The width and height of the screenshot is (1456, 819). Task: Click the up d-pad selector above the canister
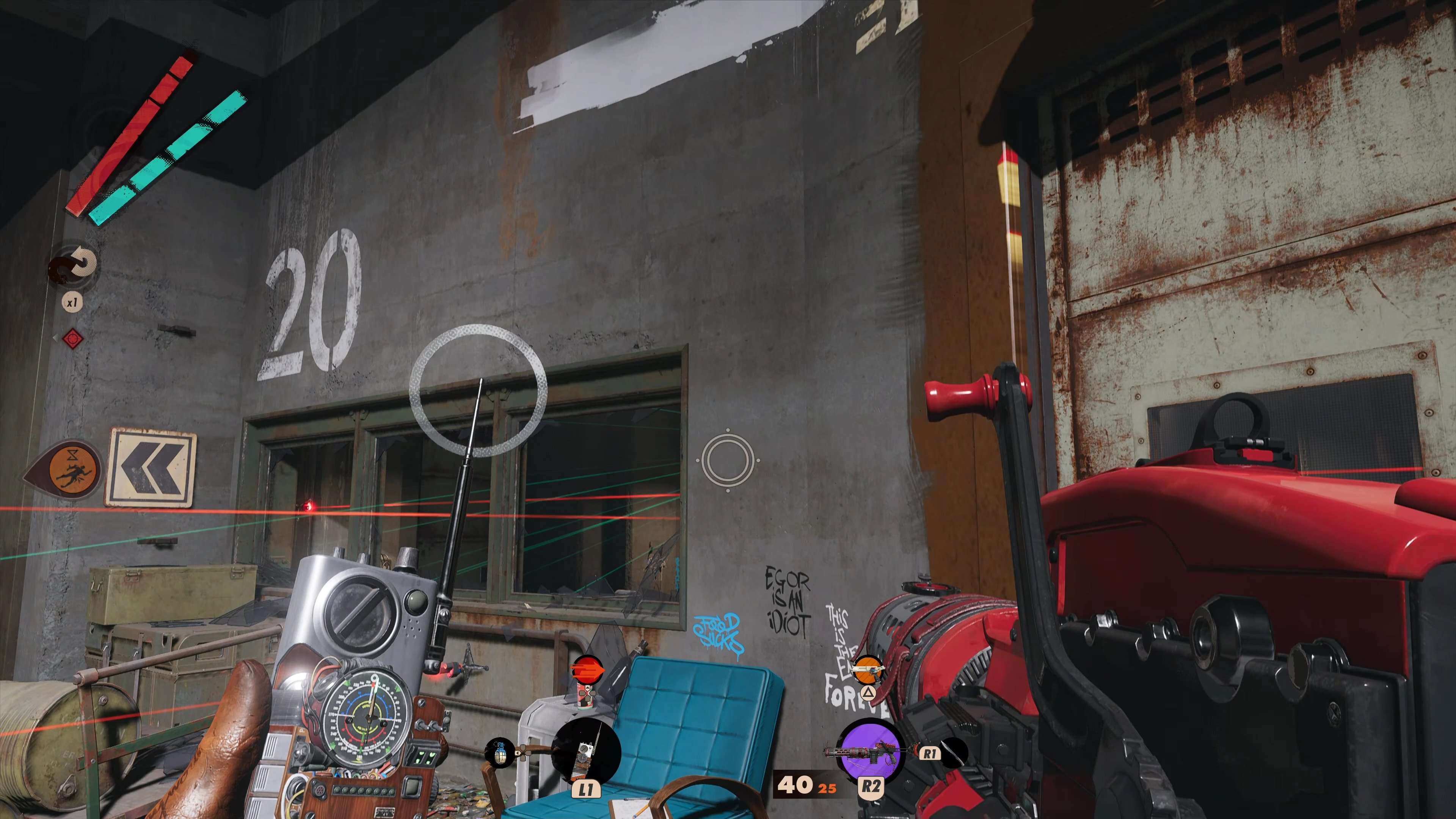[588, 689]
